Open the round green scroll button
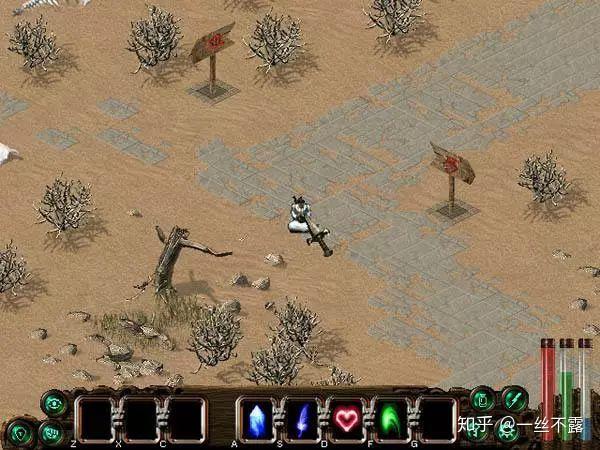Viewport: 600px width, 450px height. [x=483, y=399]
